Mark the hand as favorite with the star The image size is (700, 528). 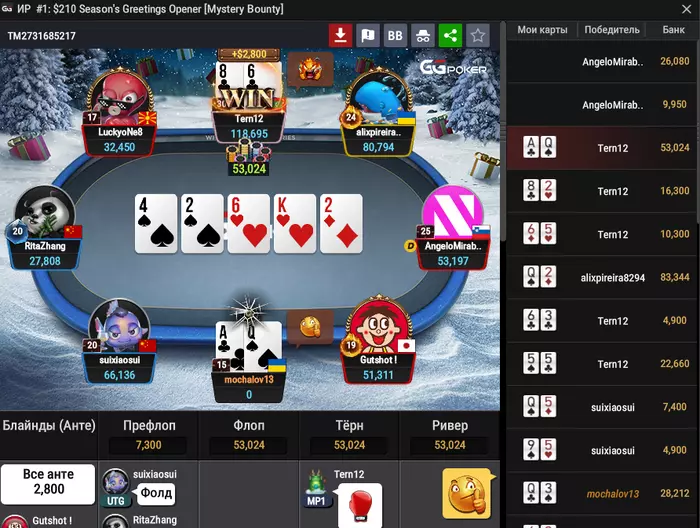coord(478,36)
